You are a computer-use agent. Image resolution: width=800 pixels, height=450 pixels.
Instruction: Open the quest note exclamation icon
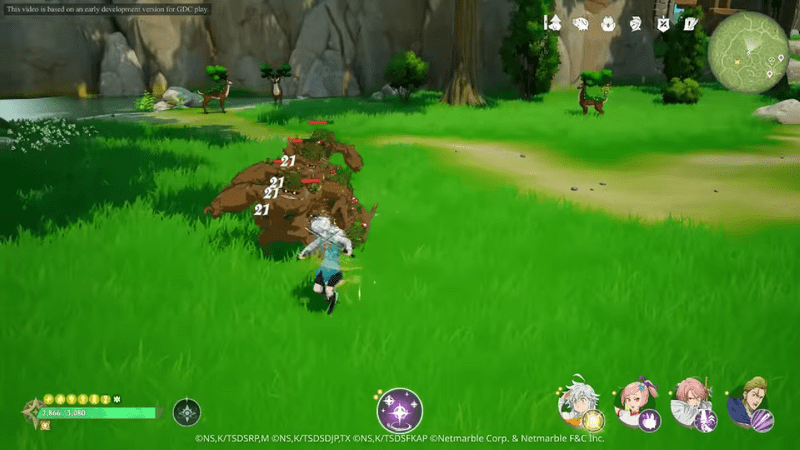pos(690,22)
